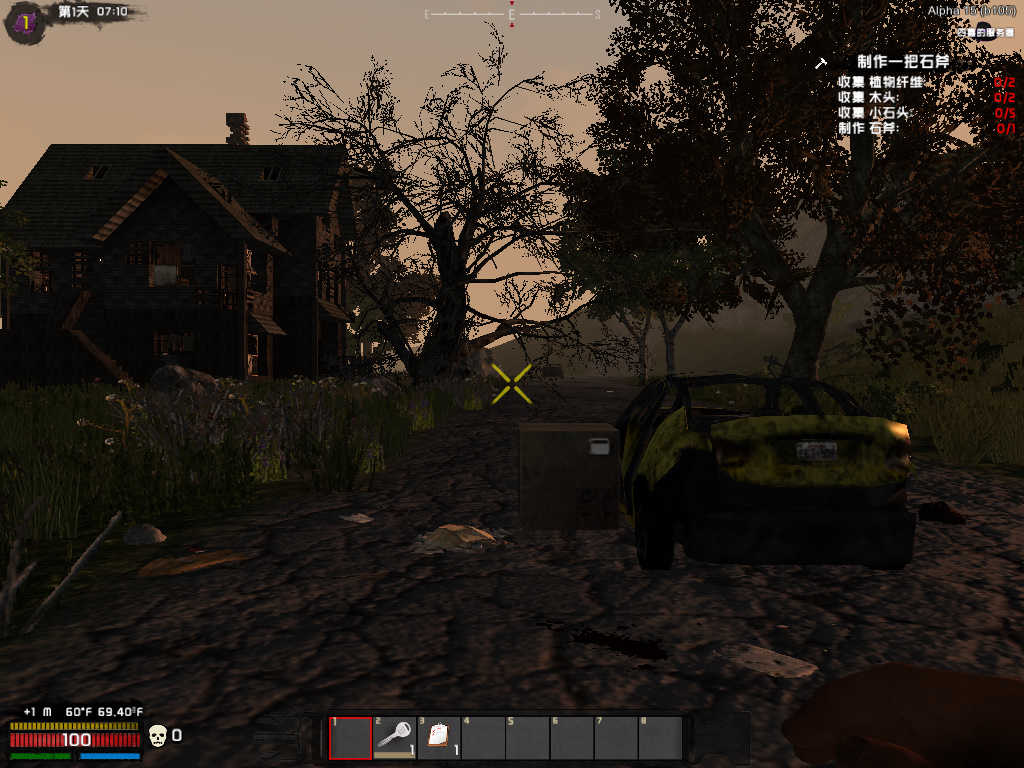This screenshot has height=768, width=1024.
Task: Click the hammer quest icon
Action: [822, 62]
